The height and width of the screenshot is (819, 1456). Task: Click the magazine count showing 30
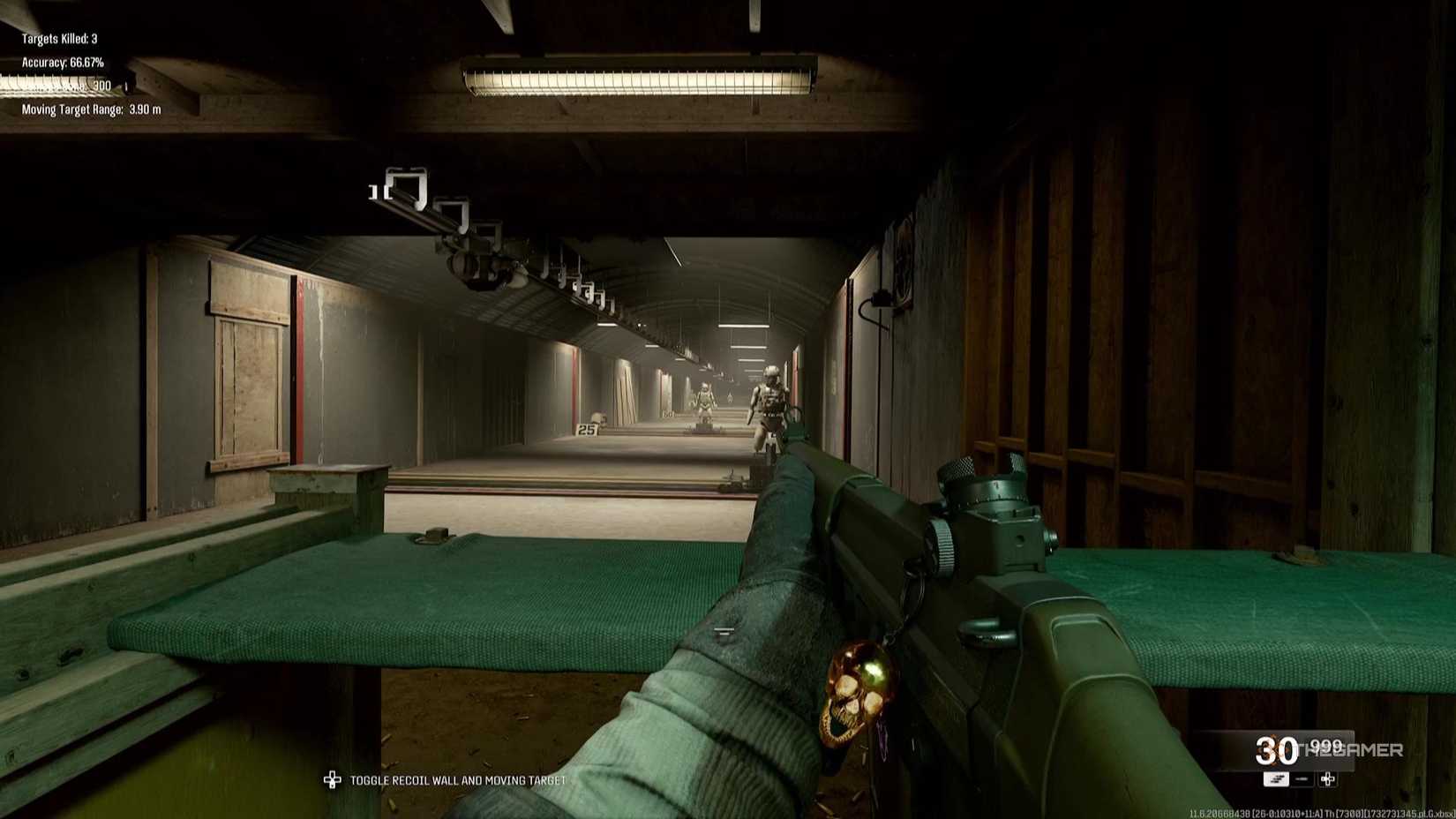pyautogui.click(x=1275, y=751)
